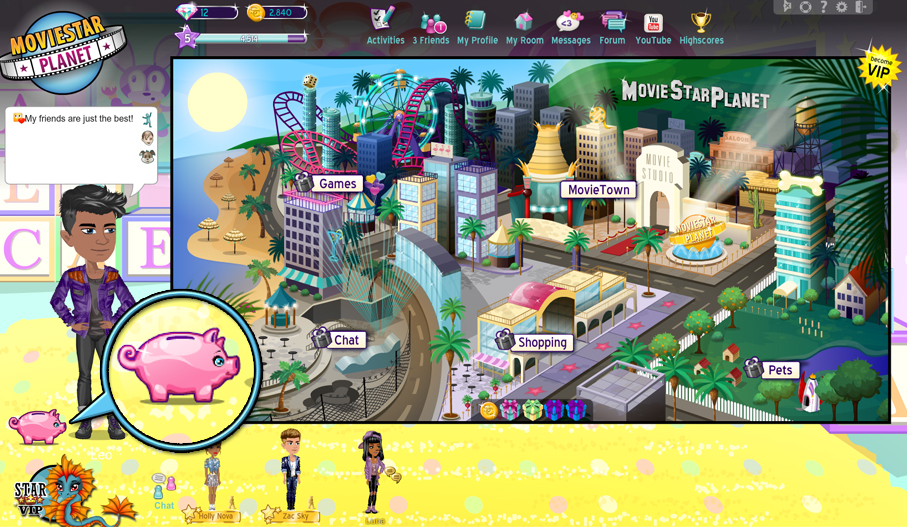Select friend Zac Sky's avatar
The width and height of the screenshot is (907, 527).
point(292,472)
